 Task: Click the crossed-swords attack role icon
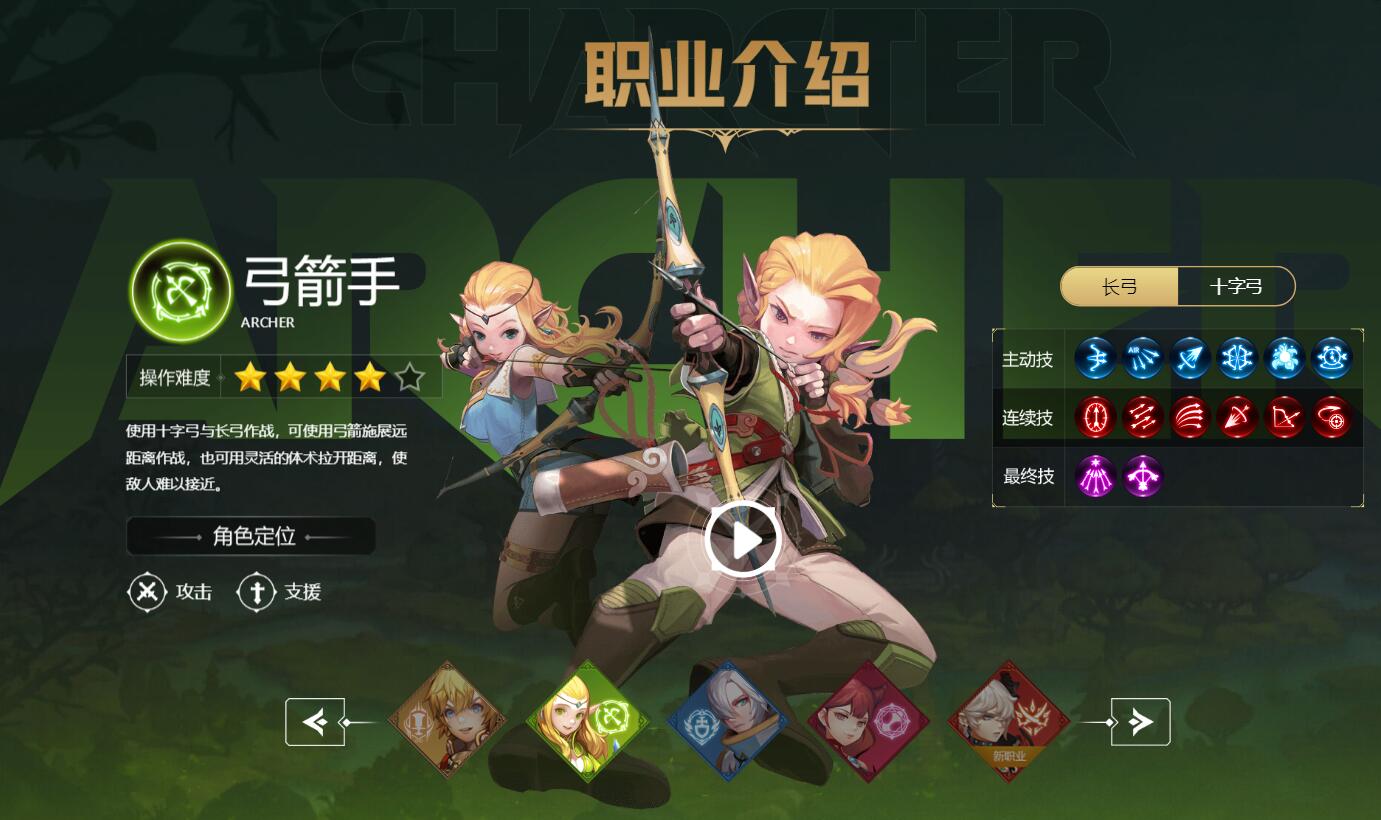pos(147,591)
